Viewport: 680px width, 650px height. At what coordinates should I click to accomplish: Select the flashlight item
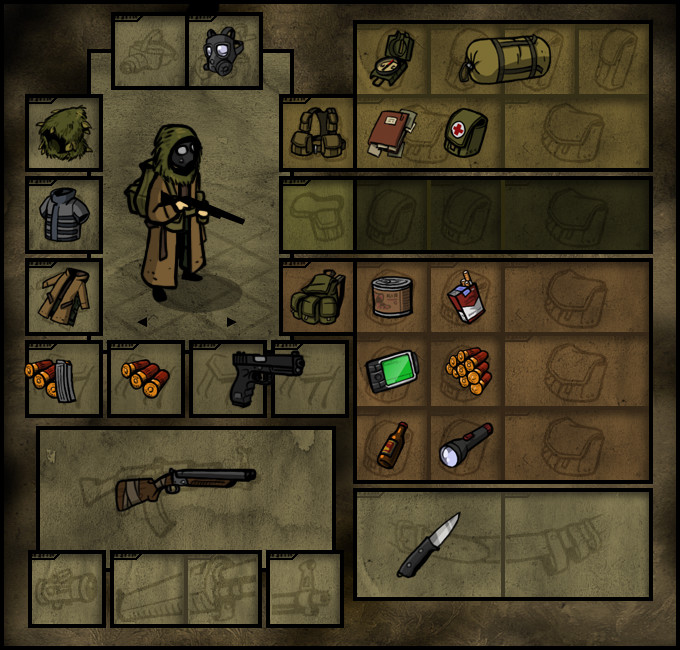[x=465, y=445]
